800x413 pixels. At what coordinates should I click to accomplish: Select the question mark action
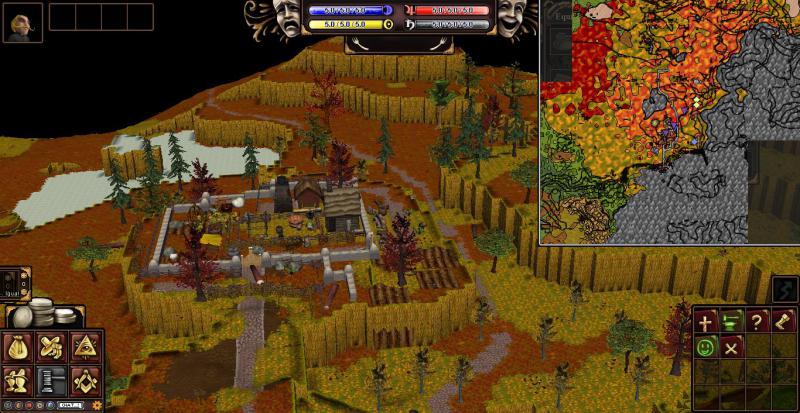click(x=757, y=322)
